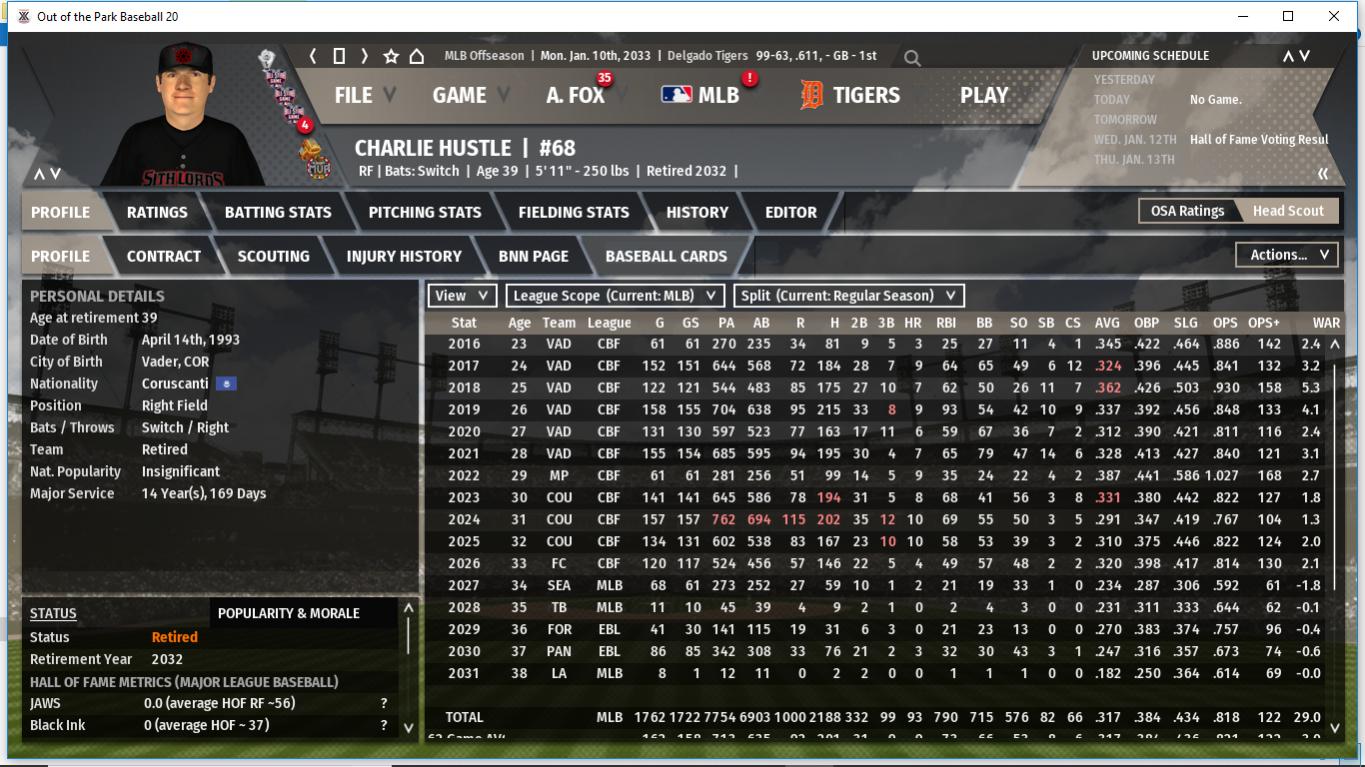Switch to the Ratings tab
This screenshot has width=1365, height=767.
[x=157, y=212]
